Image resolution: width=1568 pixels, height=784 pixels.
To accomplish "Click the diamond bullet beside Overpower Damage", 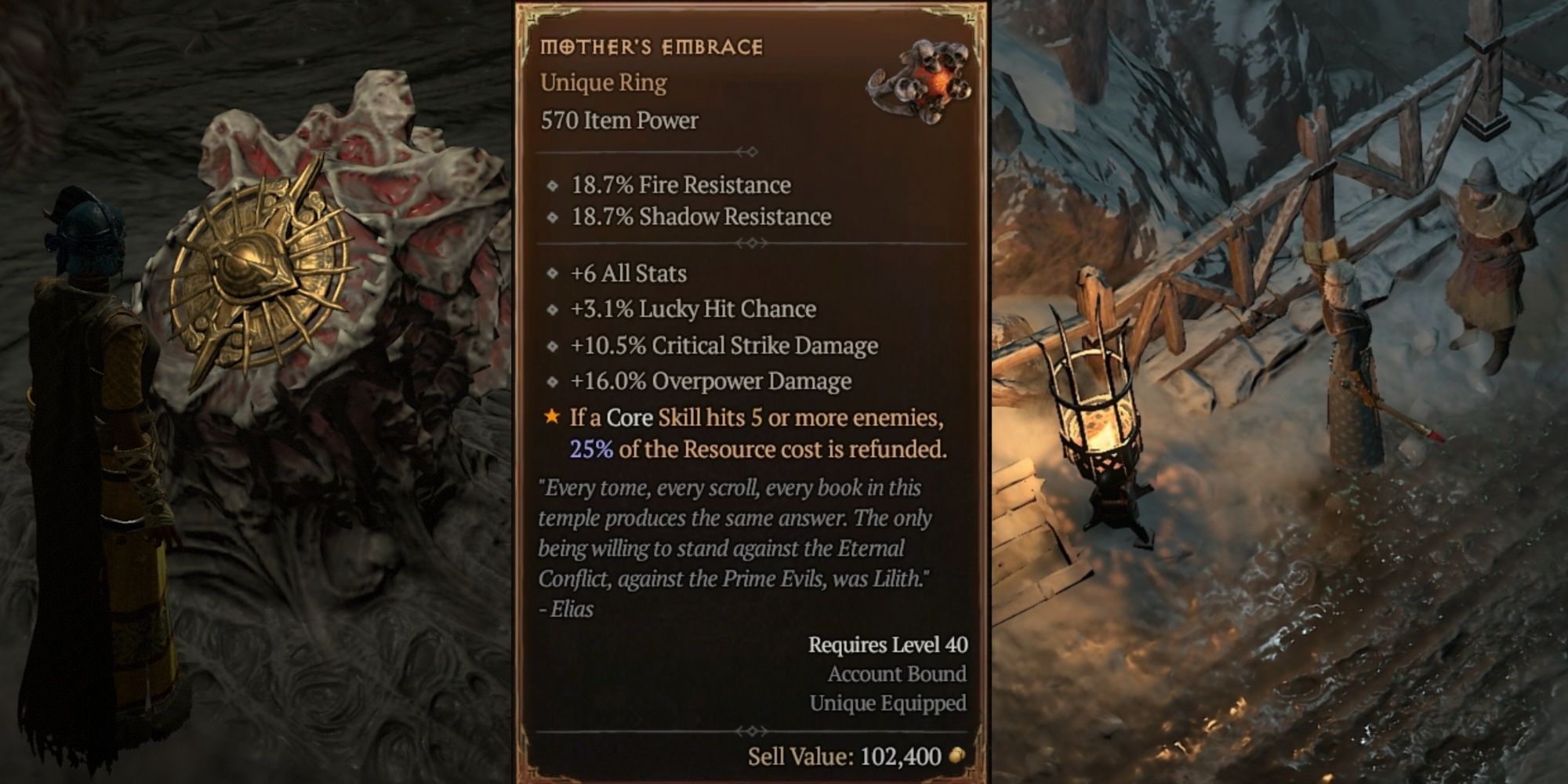I will point(551,382).
